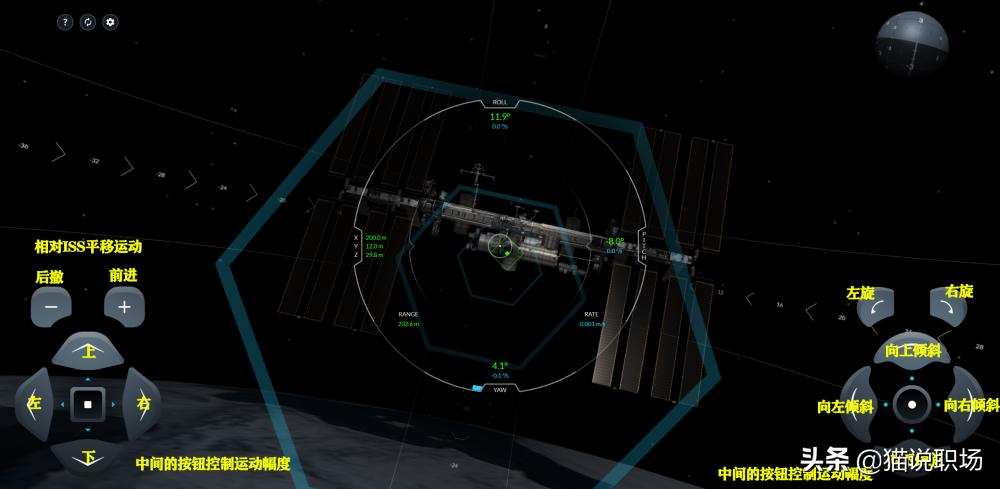The height and width of the screenshot is (489, 1000).
Task: Click the circular arrow restart button
Action: 88,22
